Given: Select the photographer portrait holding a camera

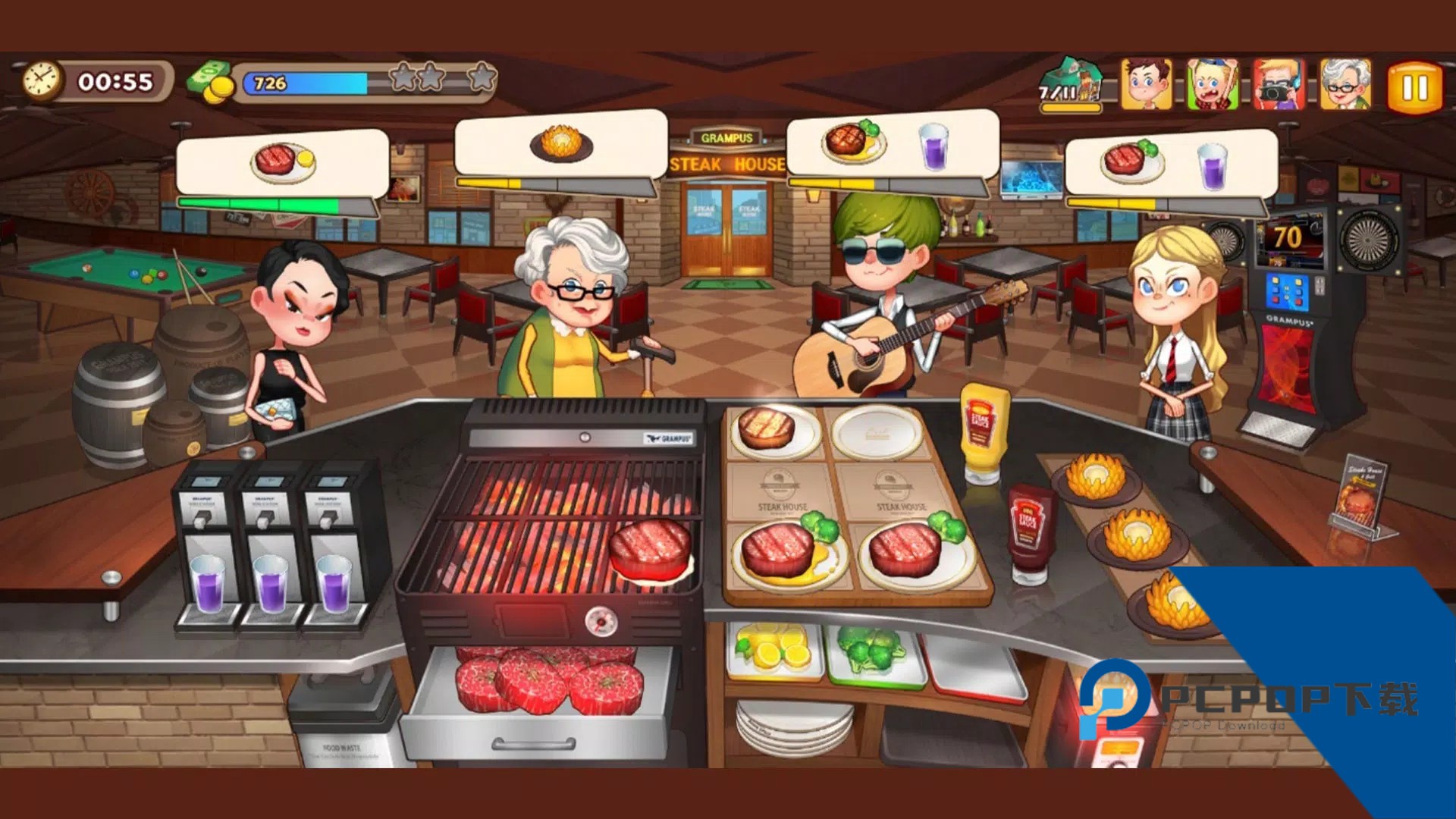Looking at the screenshot, I should tap(1279, 84).
